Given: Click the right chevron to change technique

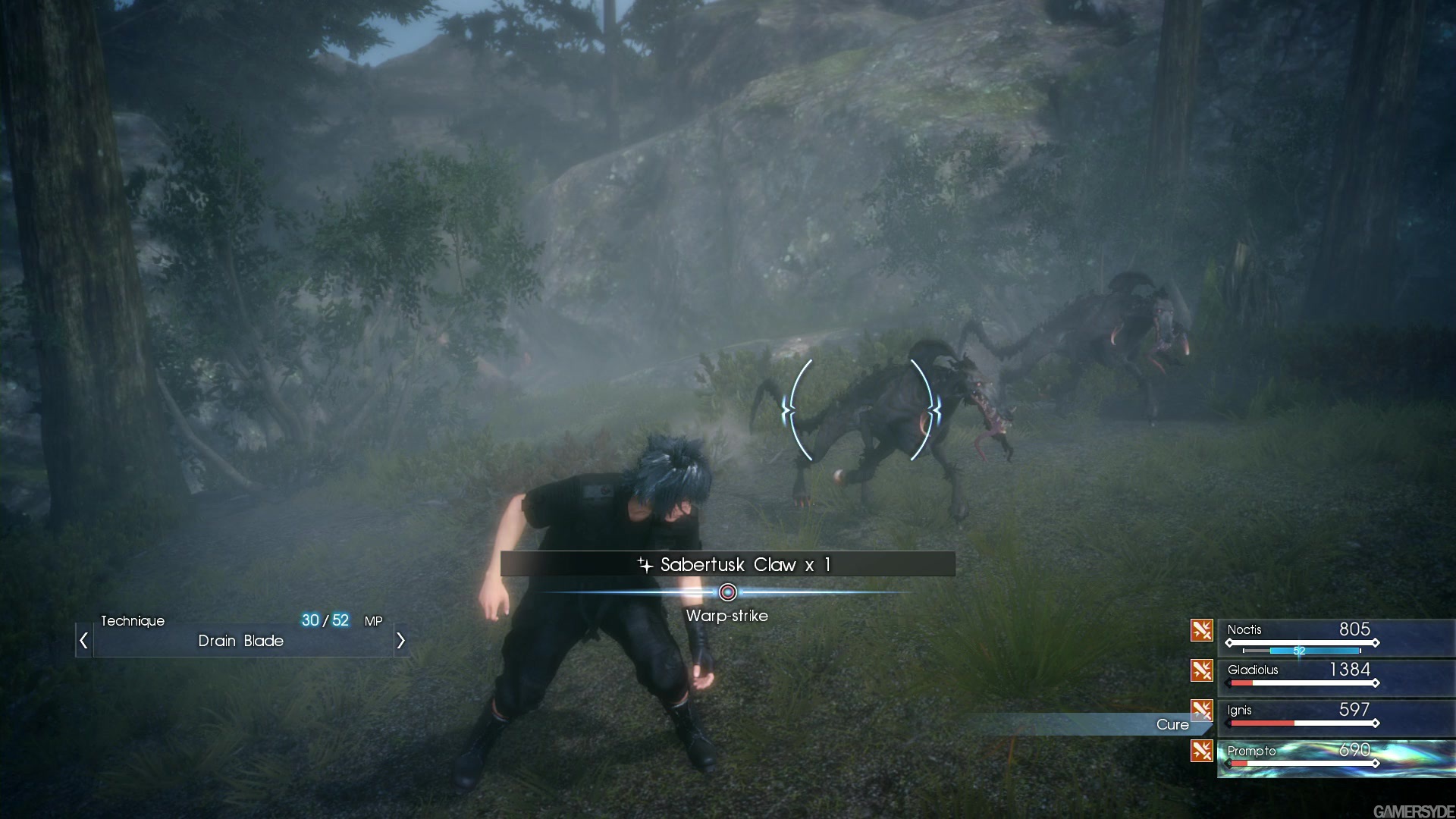Looking at the screenshot, I should (400, 641).
